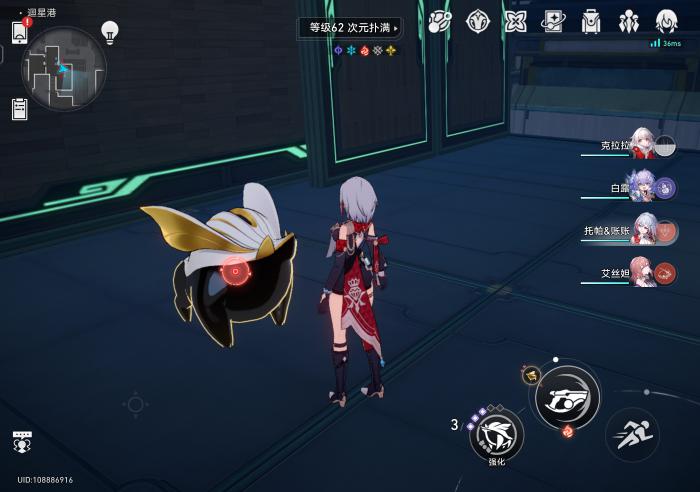The width and height of the screenshot is (700, 492).
Task: Open the character portrait icon in top bar
Action: click(x=667, y=21)
